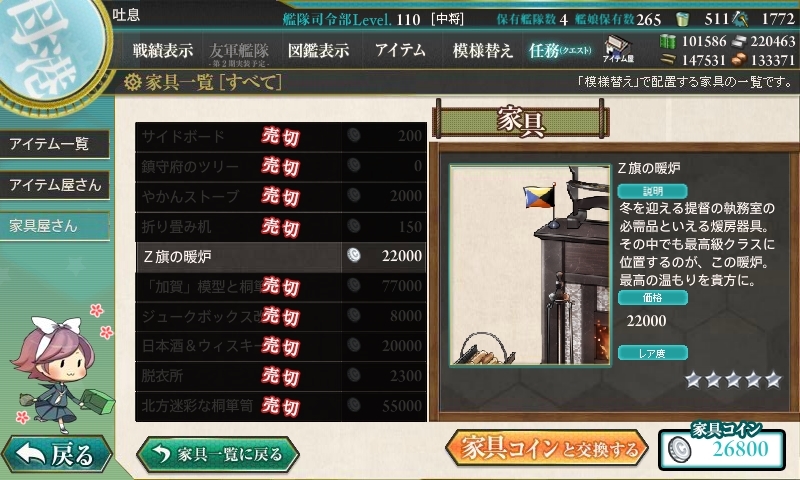Select the Z旗の暖炉 furniture row
The image size is (800, 480).
click(x=280, y=257)
